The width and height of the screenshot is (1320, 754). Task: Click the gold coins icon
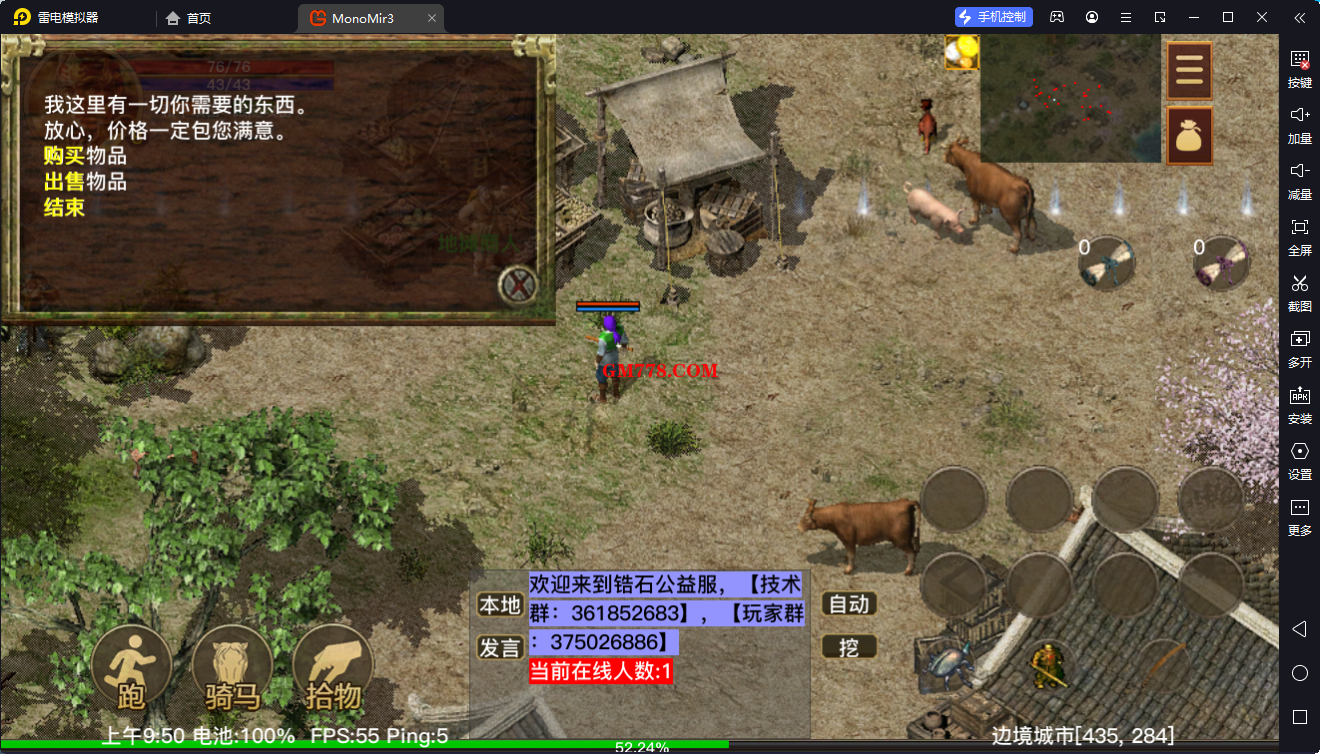961,52
